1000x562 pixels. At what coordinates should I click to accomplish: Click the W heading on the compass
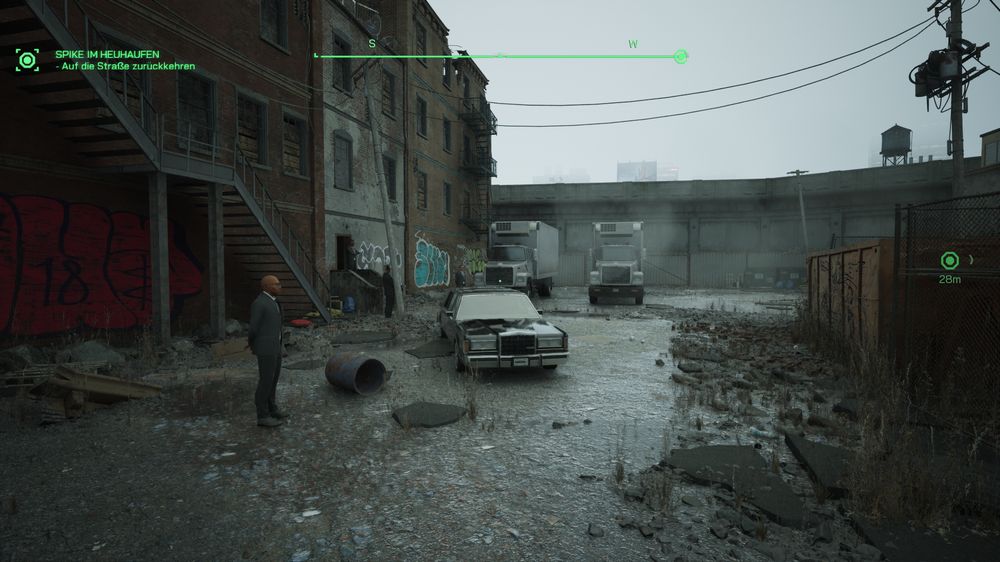click(633, 44)
